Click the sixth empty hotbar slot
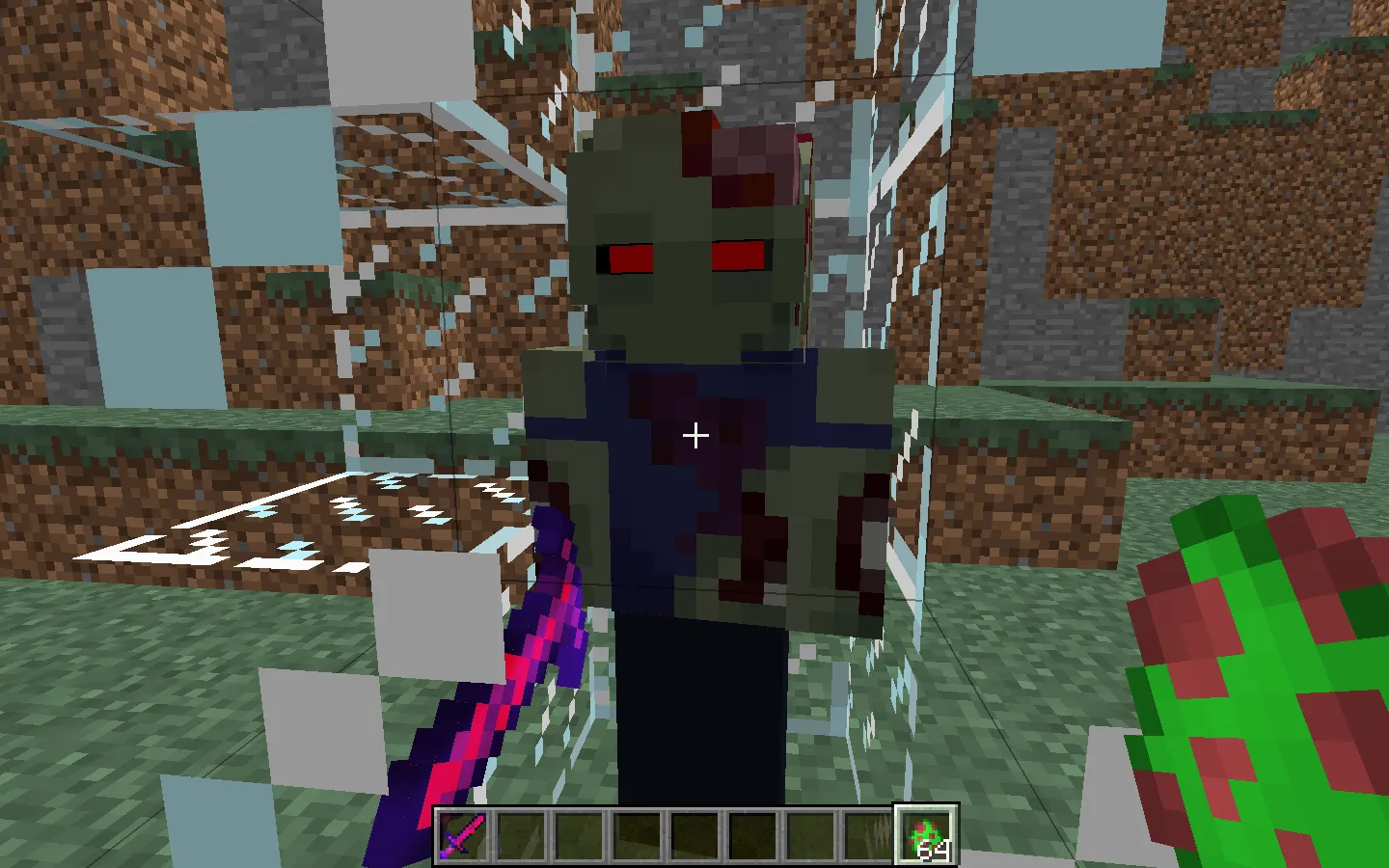1389x868 pixels. (x=751, y=835)
